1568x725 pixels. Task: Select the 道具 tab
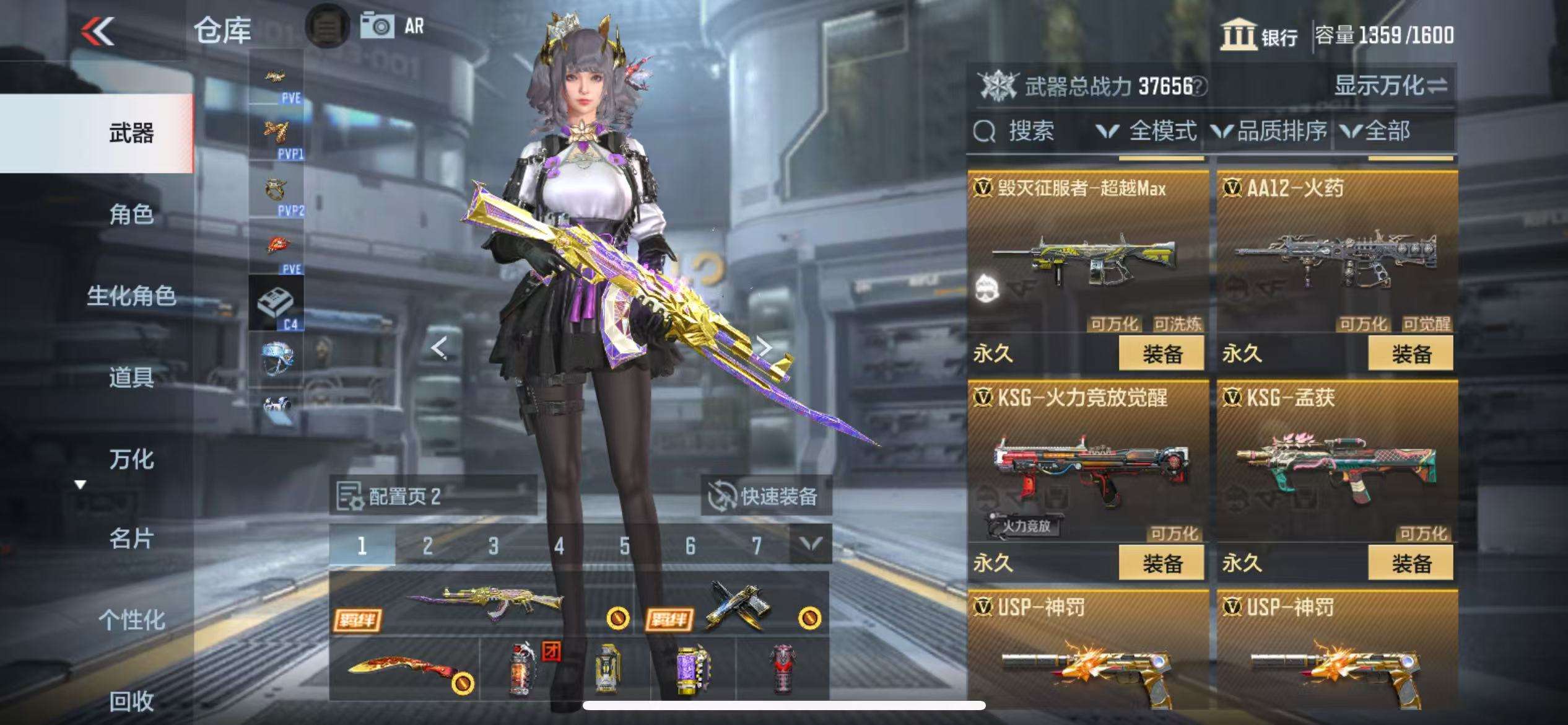click(131, 377)
